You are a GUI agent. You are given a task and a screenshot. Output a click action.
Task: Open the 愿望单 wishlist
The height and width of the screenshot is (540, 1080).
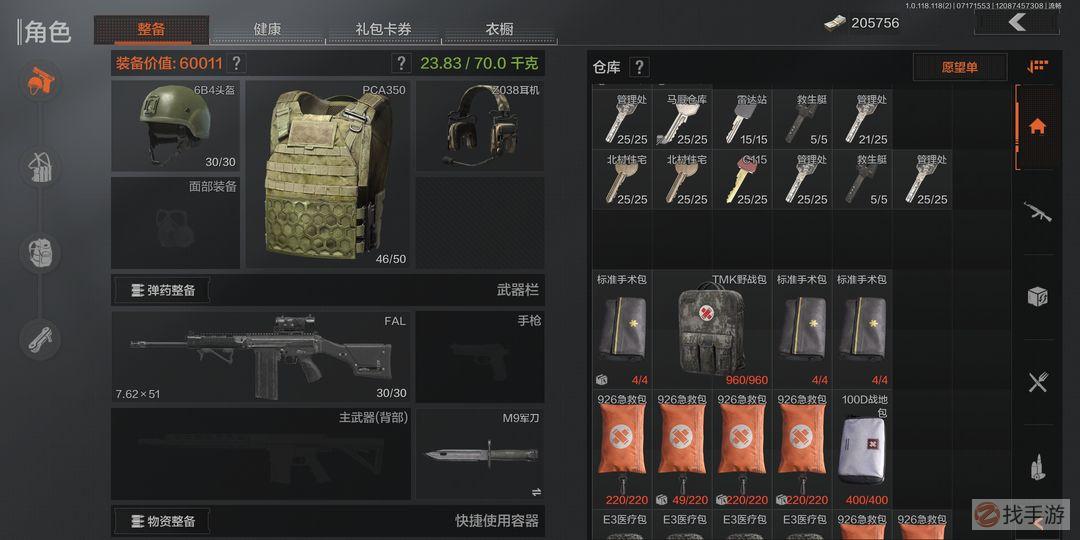pyautogui.click(x=959, y=67)
